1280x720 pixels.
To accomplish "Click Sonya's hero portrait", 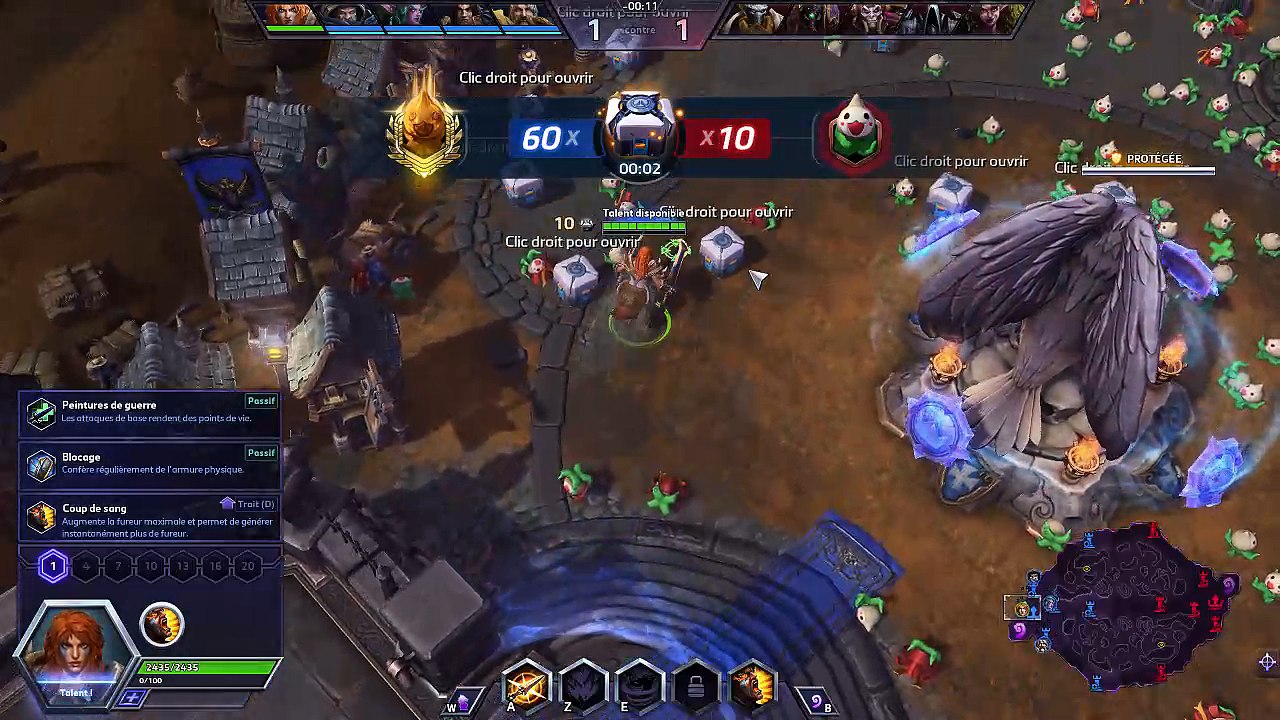I will pos(76,648).
